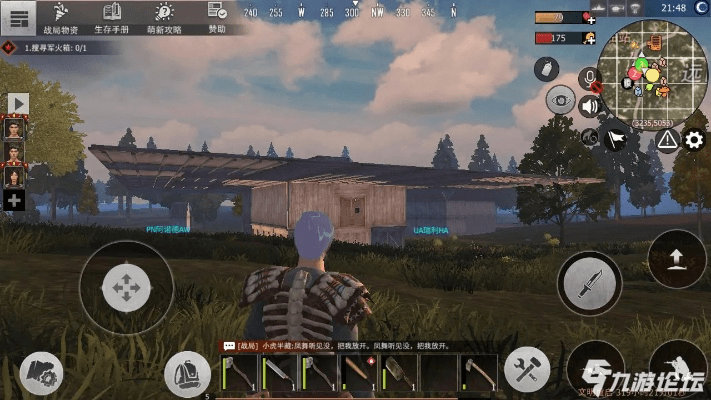Attack with the knife button

(589, 283)
